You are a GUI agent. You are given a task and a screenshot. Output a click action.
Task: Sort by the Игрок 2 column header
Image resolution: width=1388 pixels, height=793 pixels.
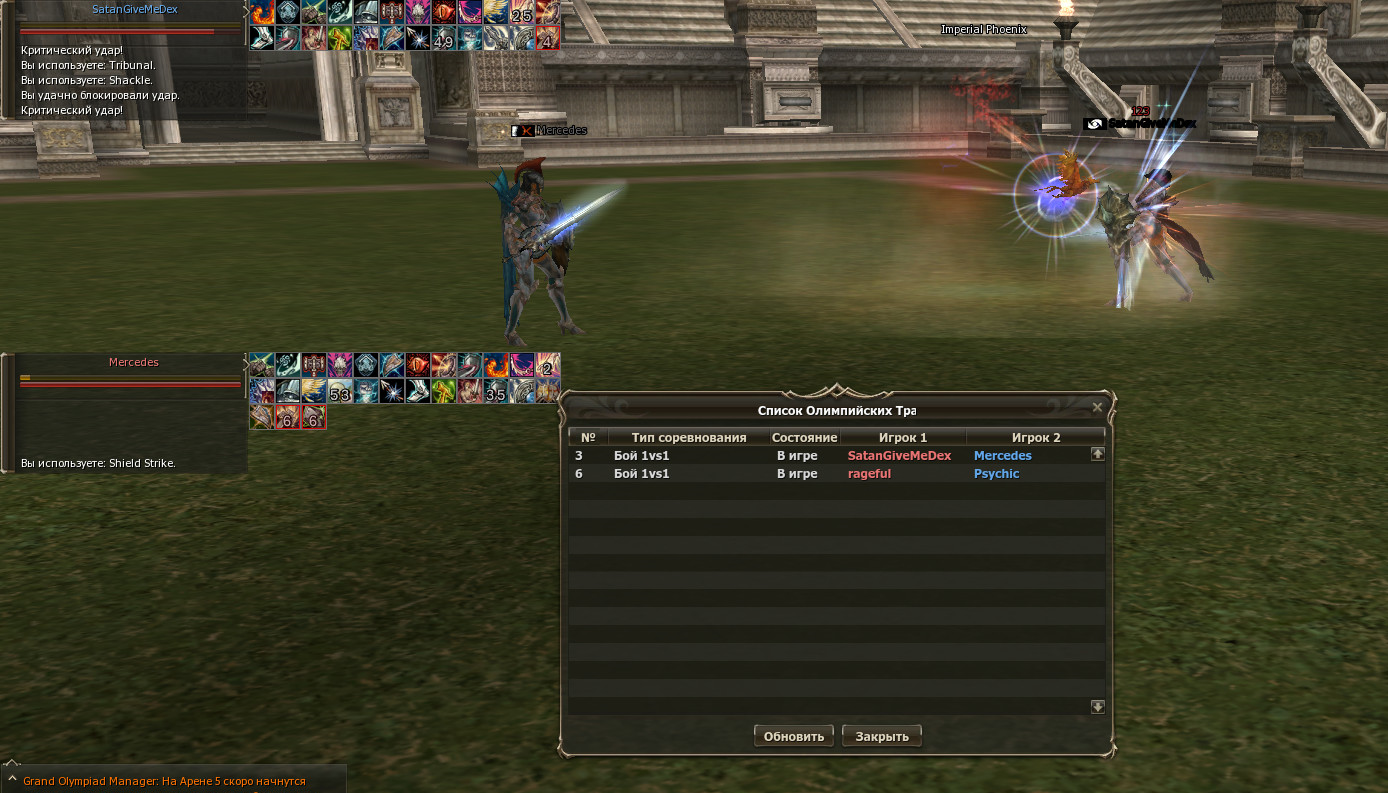[1035, 437]
